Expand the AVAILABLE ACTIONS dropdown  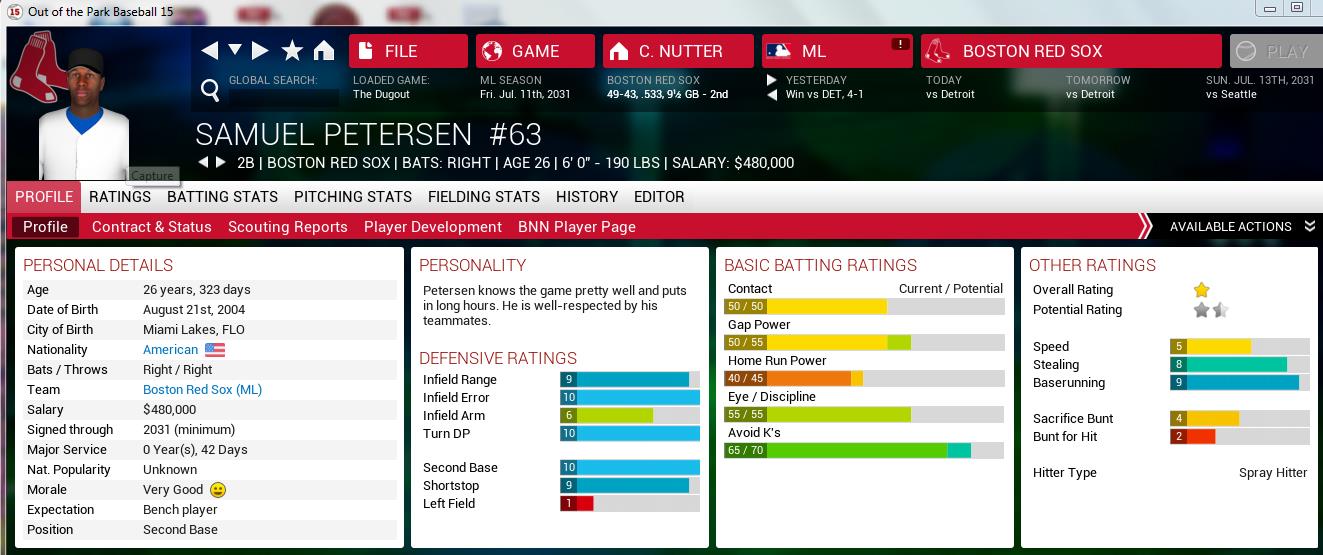(x=1241, y=227)
